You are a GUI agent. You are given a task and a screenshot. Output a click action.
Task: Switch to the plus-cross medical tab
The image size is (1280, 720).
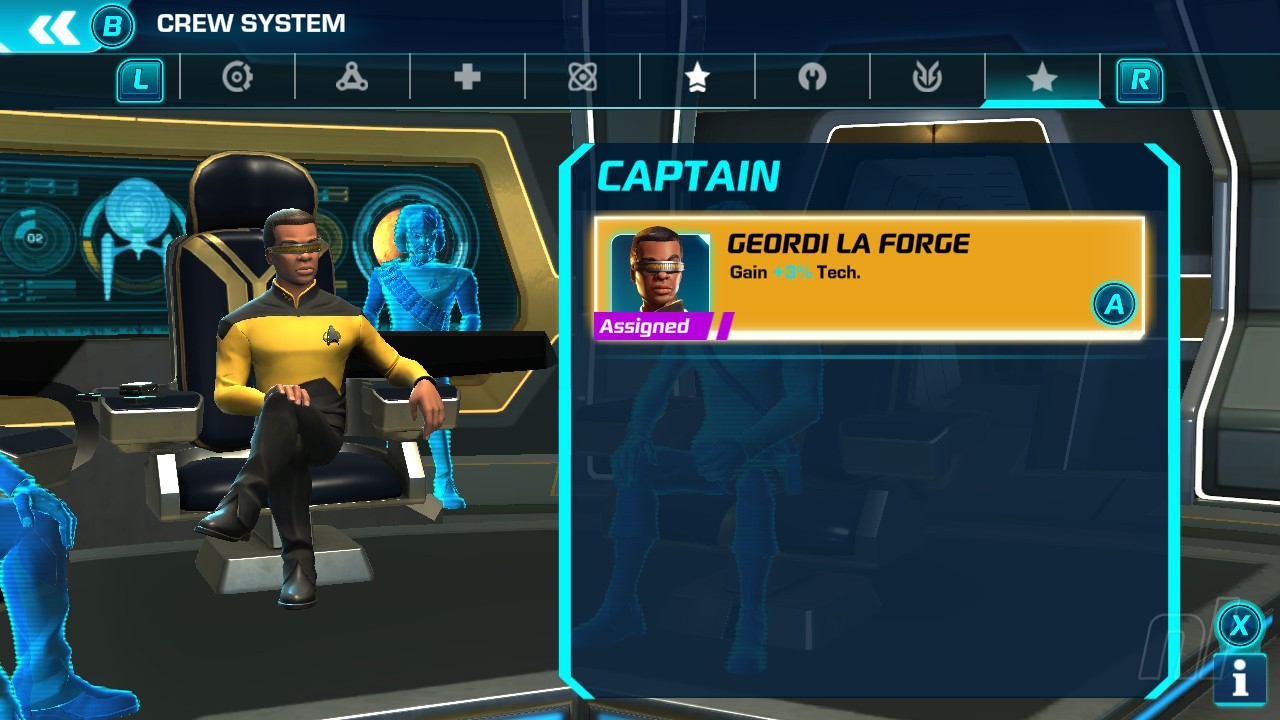(x=467, y=78)
